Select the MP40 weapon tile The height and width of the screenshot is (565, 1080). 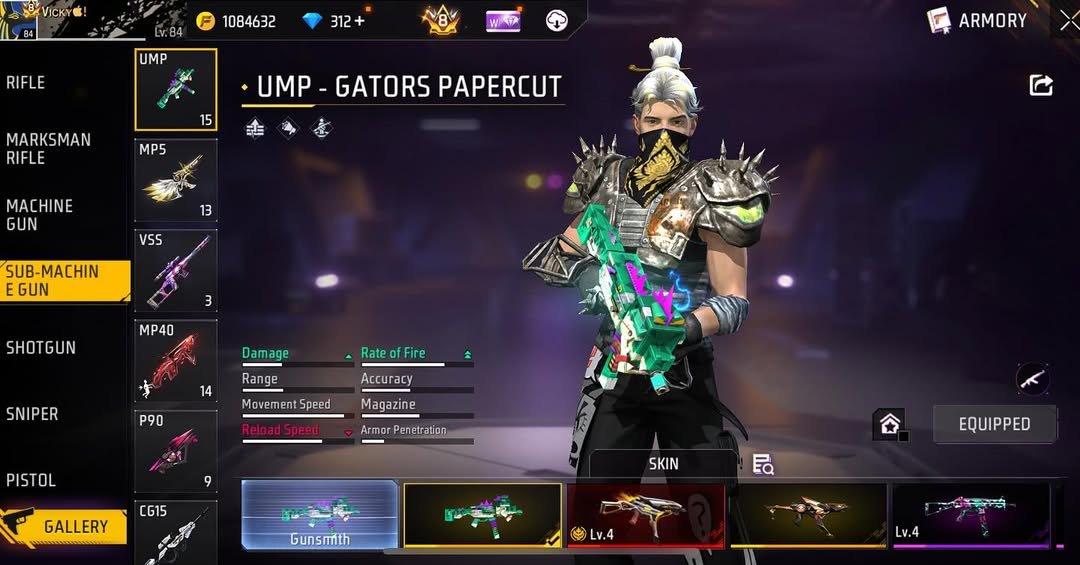point(176,361)
